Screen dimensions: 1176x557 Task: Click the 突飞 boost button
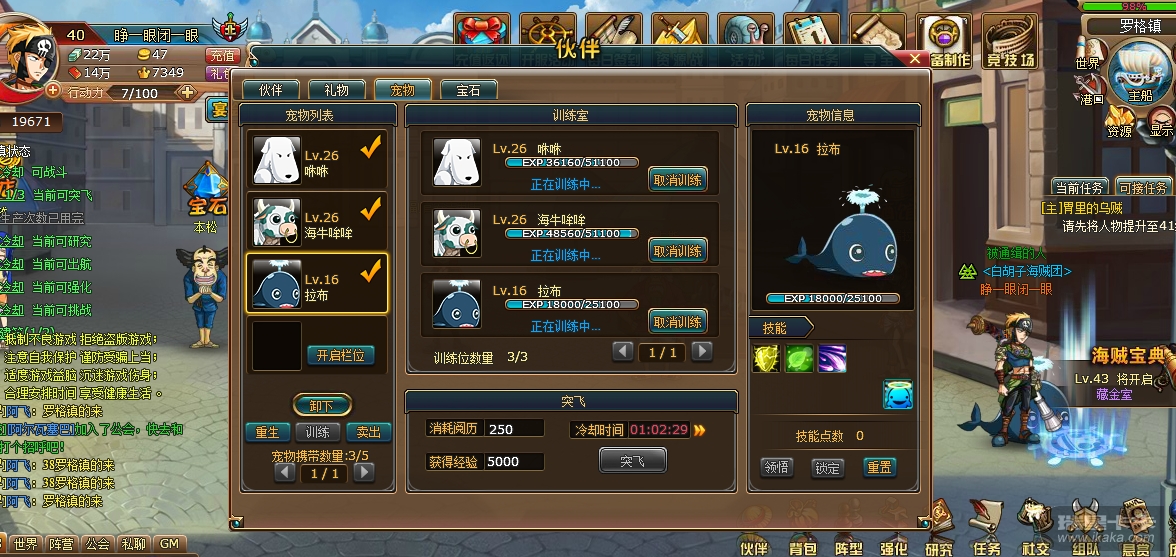[632, 461]
